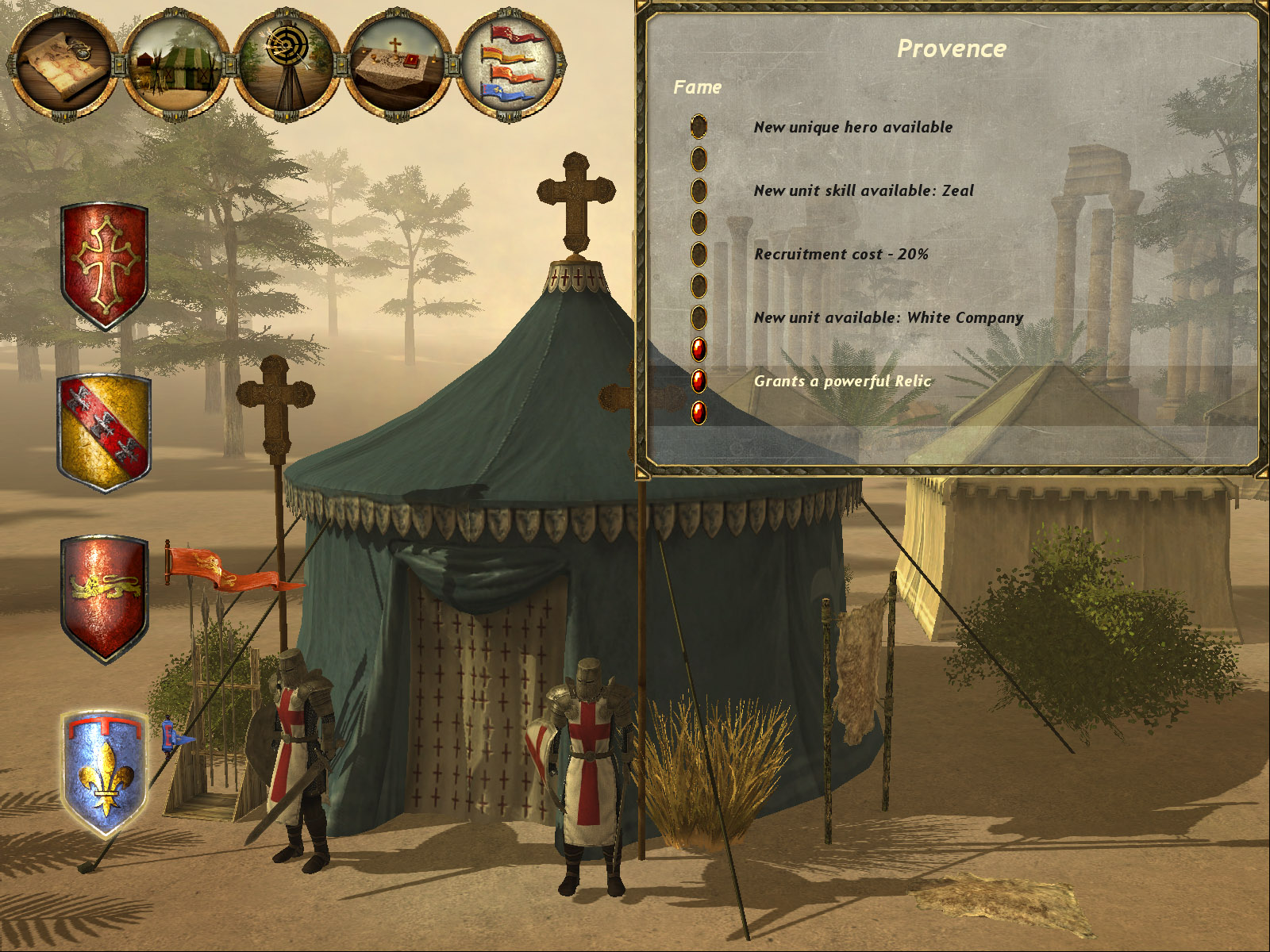This screenshot has width=1270, height=952.
Task: Select the highlighted blue fleur-de-lis shield
Action: [102, 773]
